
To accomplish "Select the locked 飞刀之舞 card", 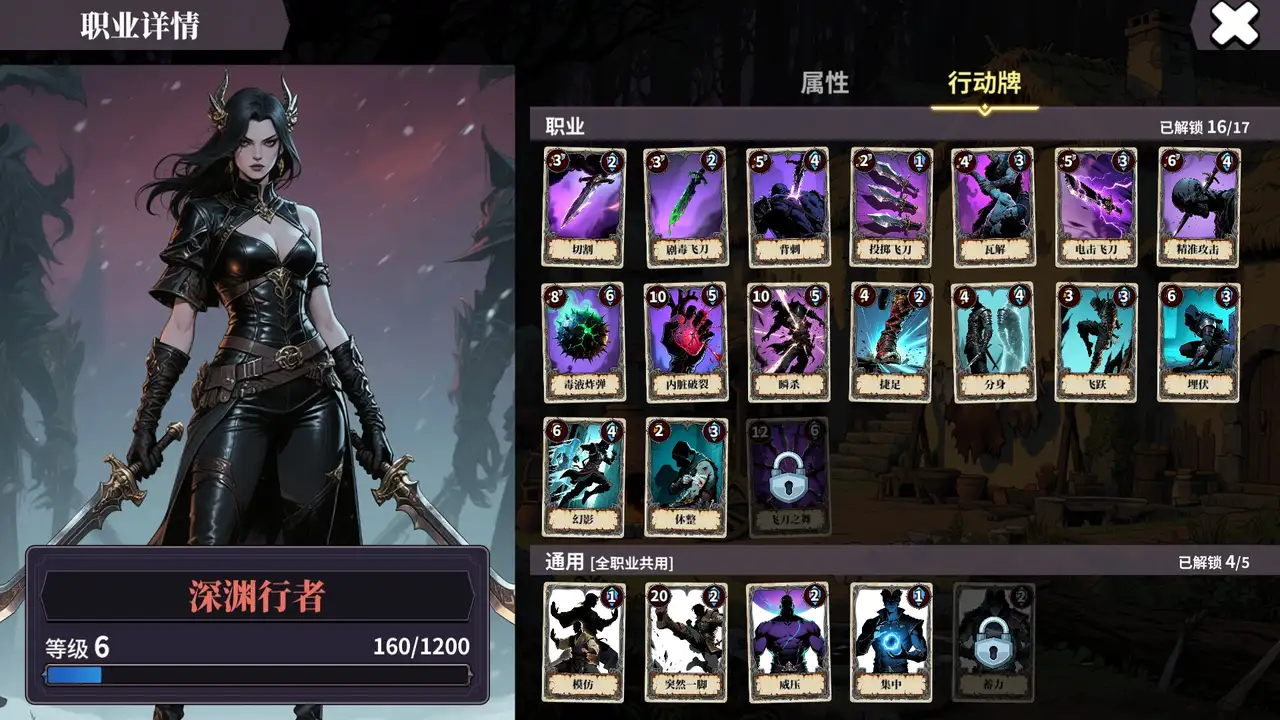I will 787,478.
